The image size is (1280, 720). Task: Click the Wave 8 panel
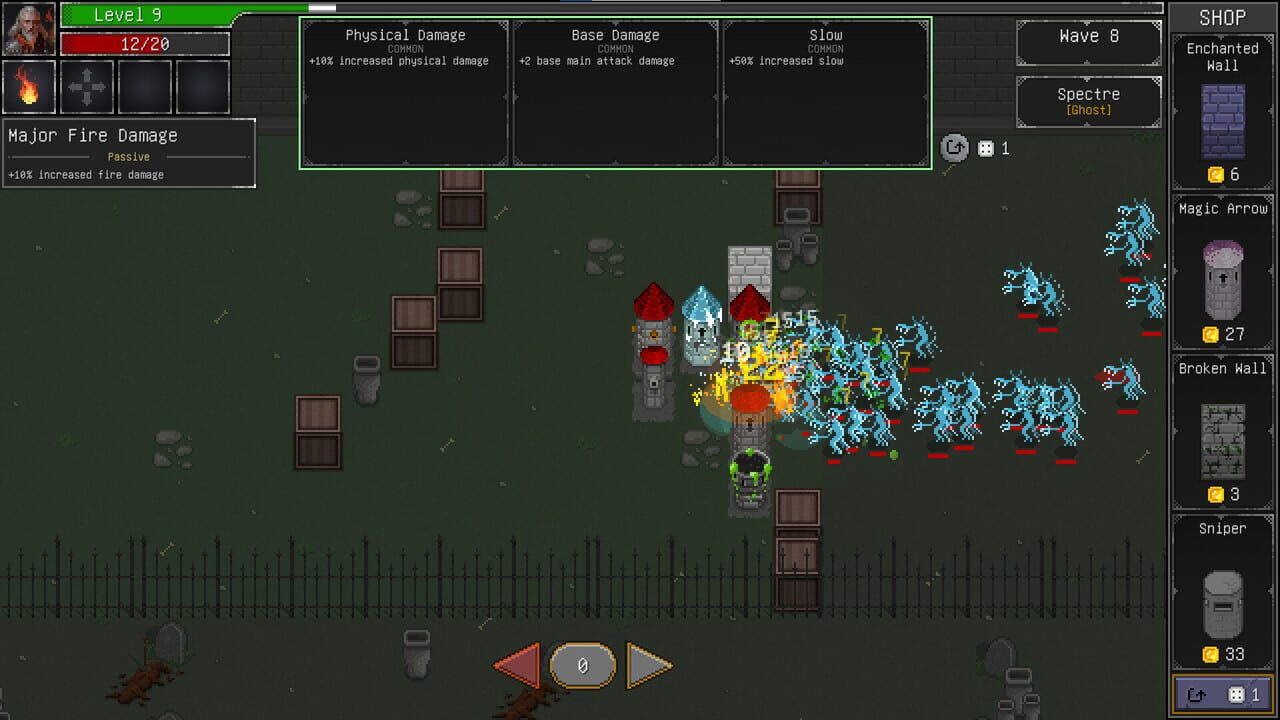click(1088, 42)
